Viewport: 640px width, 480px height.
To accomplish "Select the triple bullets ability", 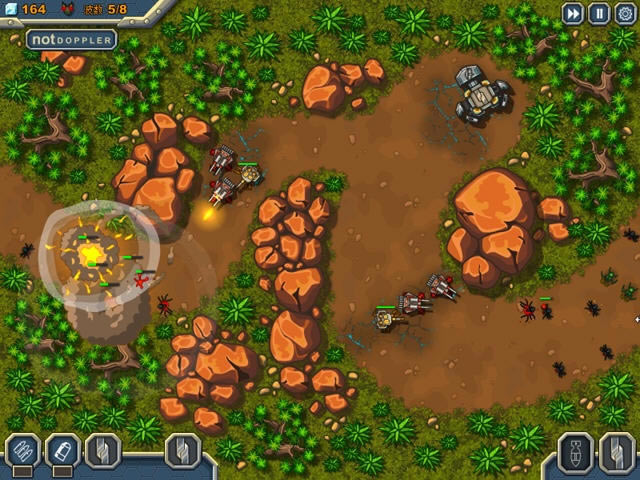I will coord(21,451).
